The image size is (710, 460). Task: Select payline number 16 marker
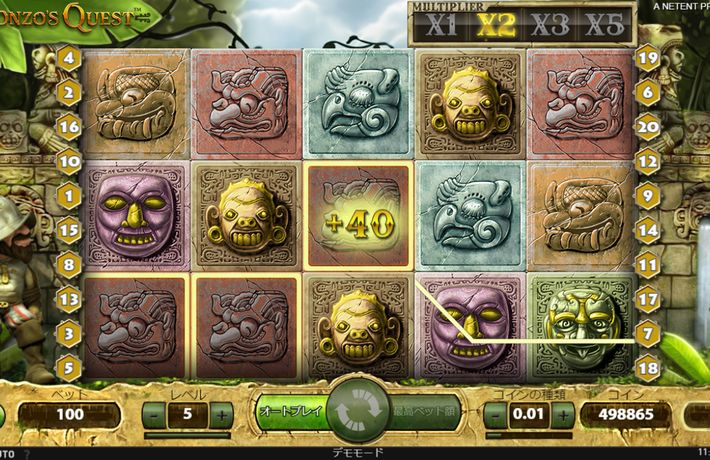tap(69, 127)
